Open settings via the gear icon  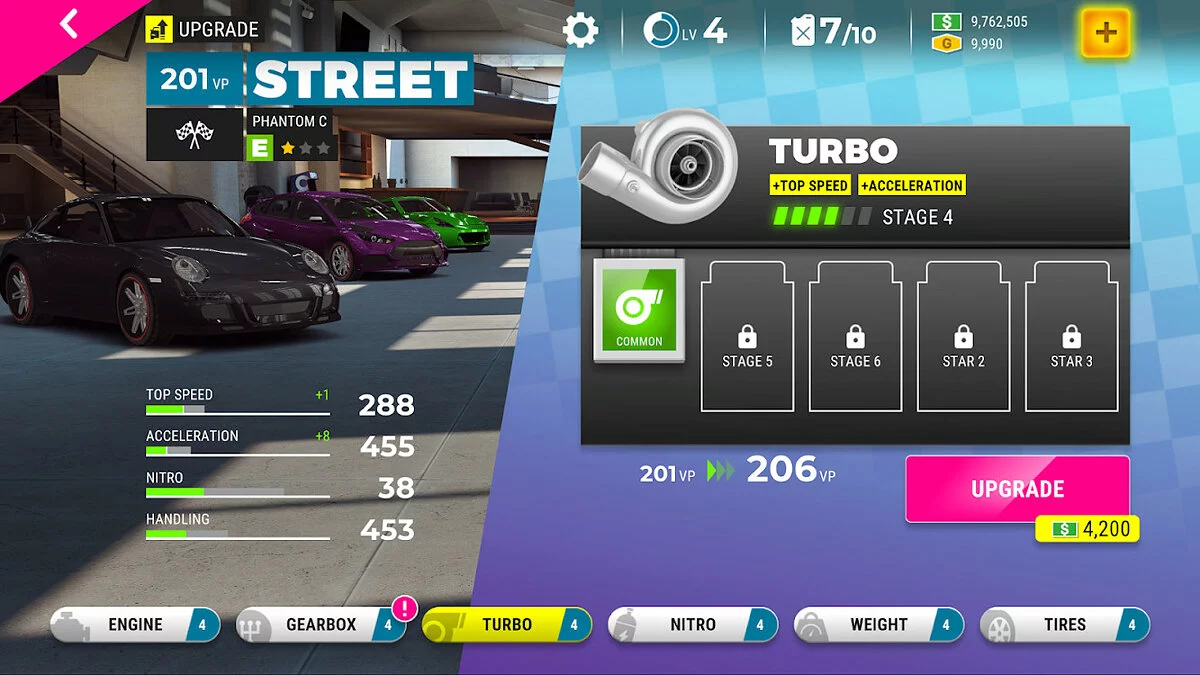click(580, 30)
